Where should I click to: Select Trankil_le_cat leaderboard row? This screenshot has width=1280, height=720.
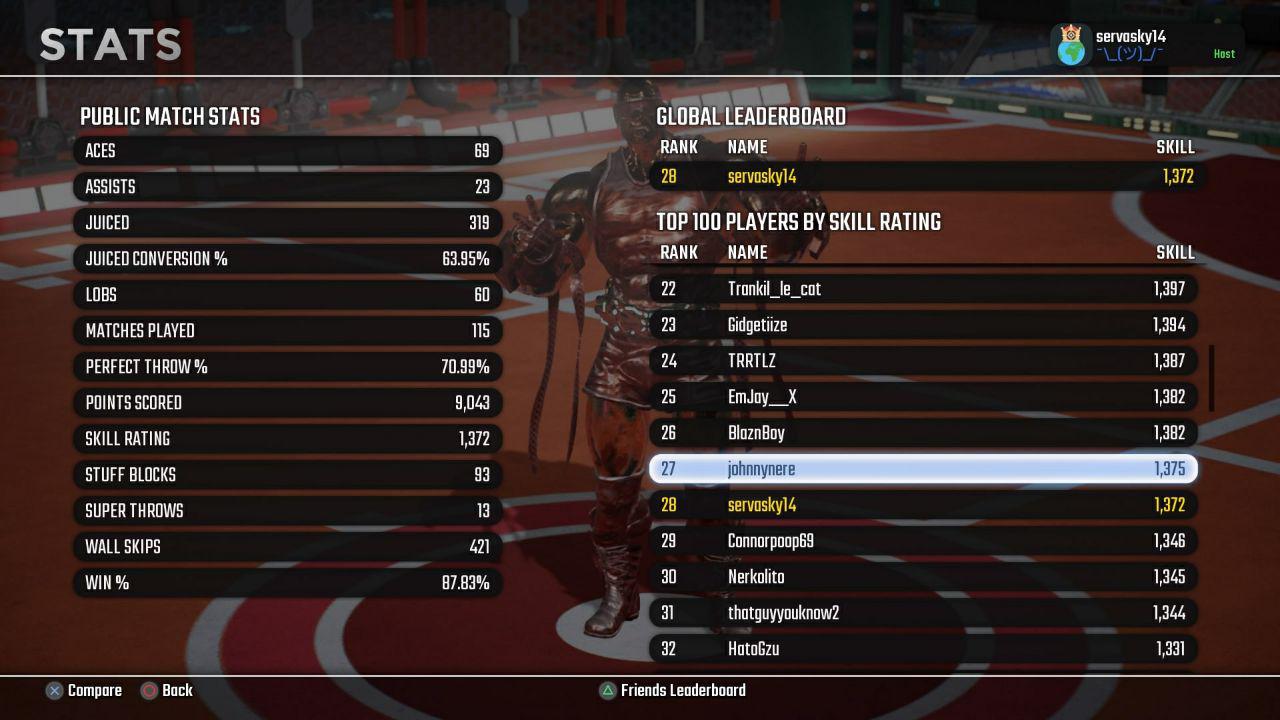922,289
